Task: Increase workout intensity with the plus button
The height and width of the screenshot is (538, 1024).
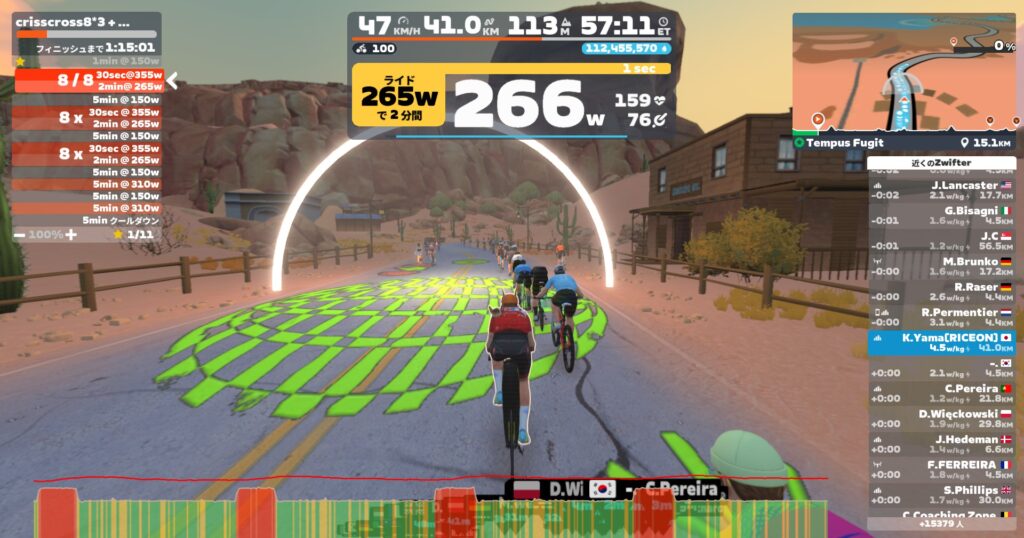Action: tap(71, 234)
